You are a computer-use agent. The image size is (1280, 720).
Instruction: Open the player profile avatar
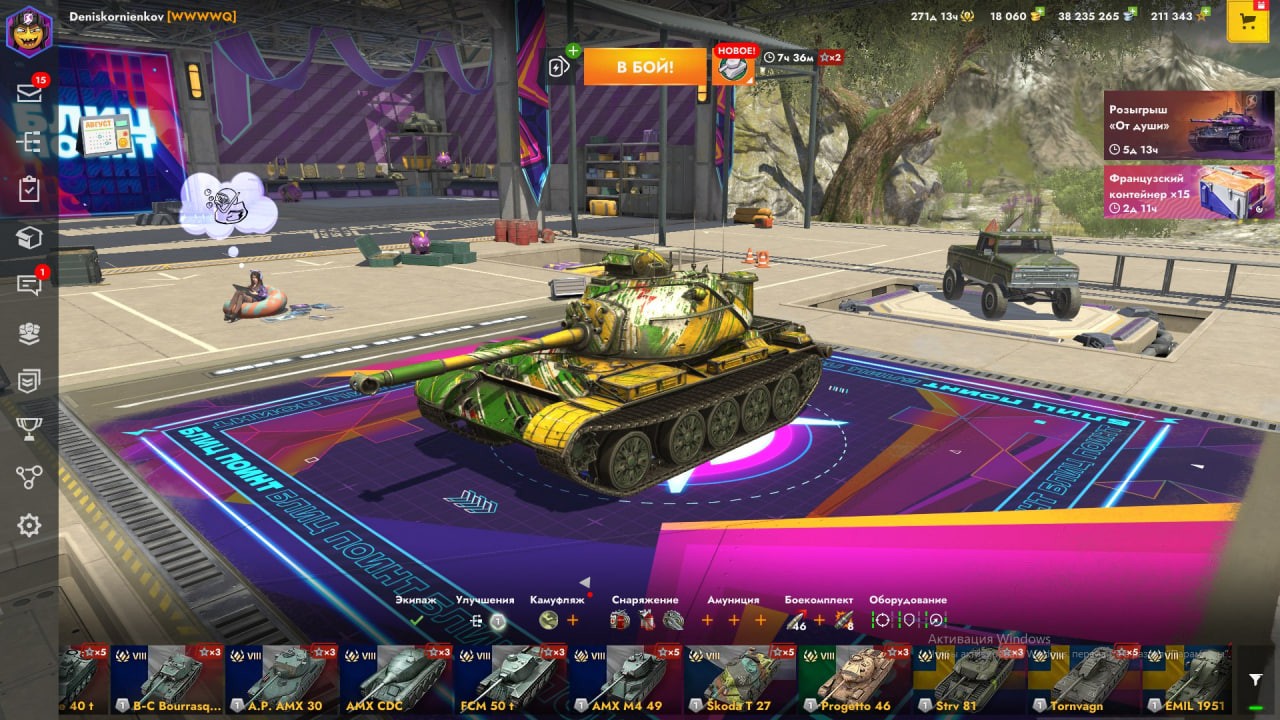(x=29, y=32)
